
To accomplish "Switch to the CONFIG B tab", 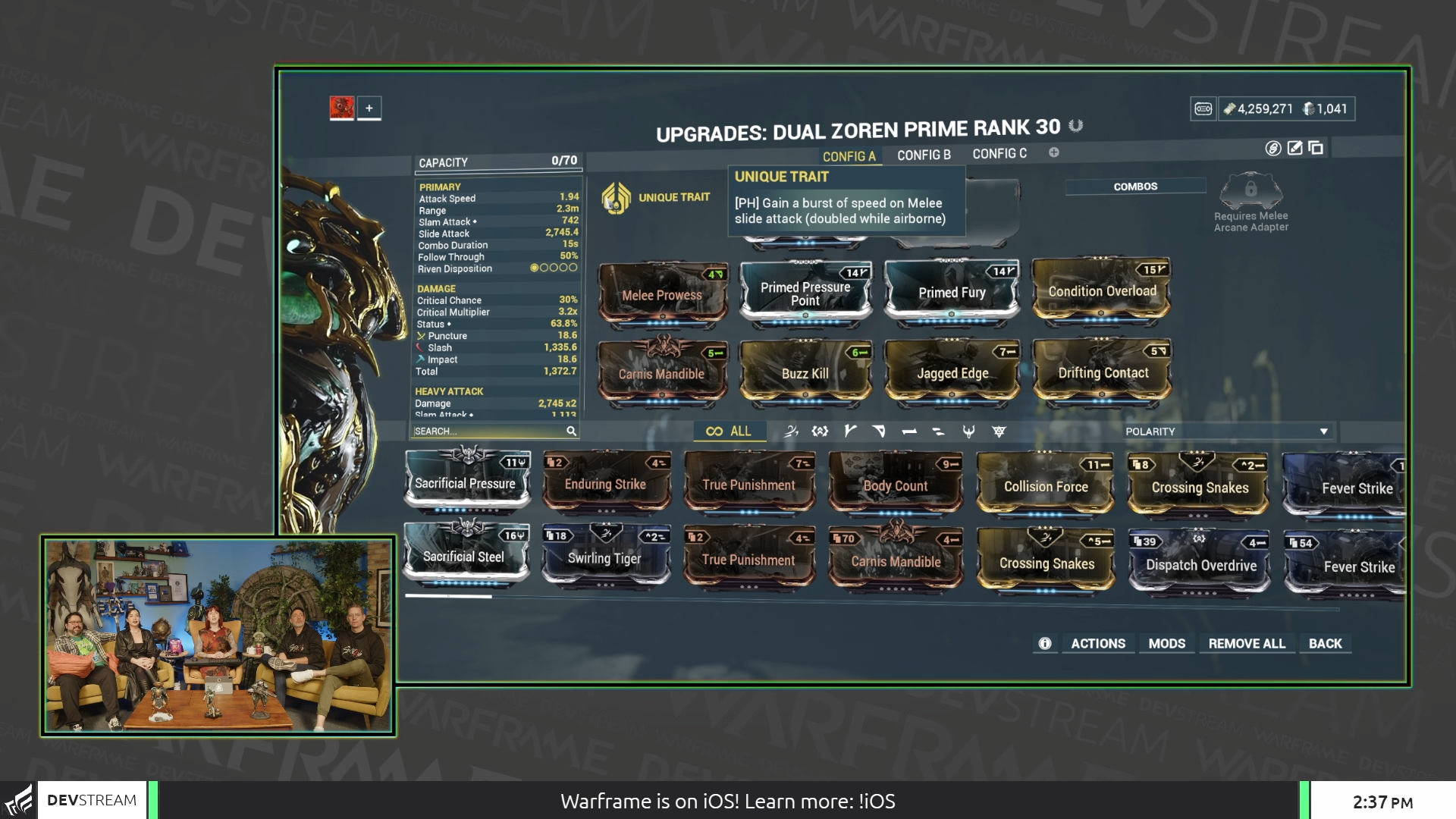I will pyautogui.click(x=924, y=154).
